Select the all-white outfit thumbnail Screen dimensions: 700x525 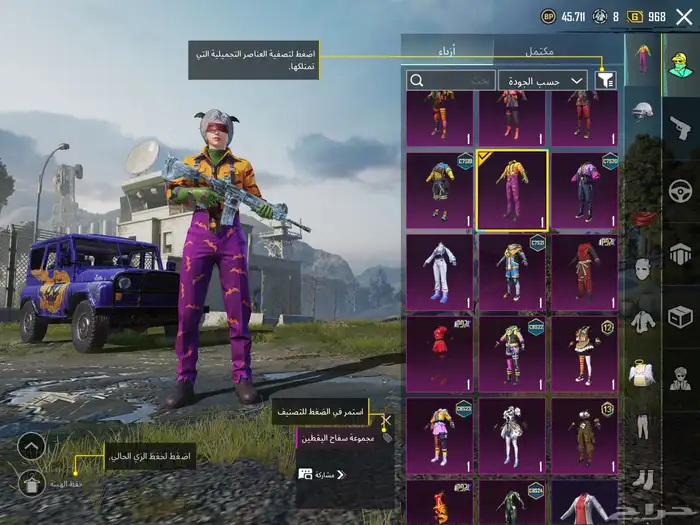tap(439, 272)
